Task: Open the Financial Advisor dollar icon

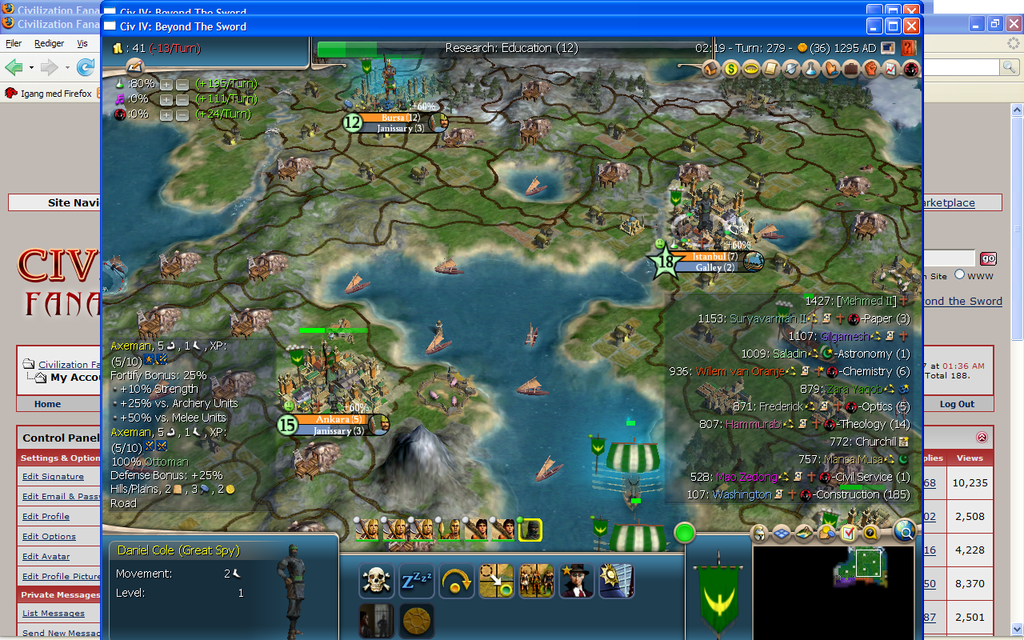Action: pyautogui.click(x=731, y=69)
